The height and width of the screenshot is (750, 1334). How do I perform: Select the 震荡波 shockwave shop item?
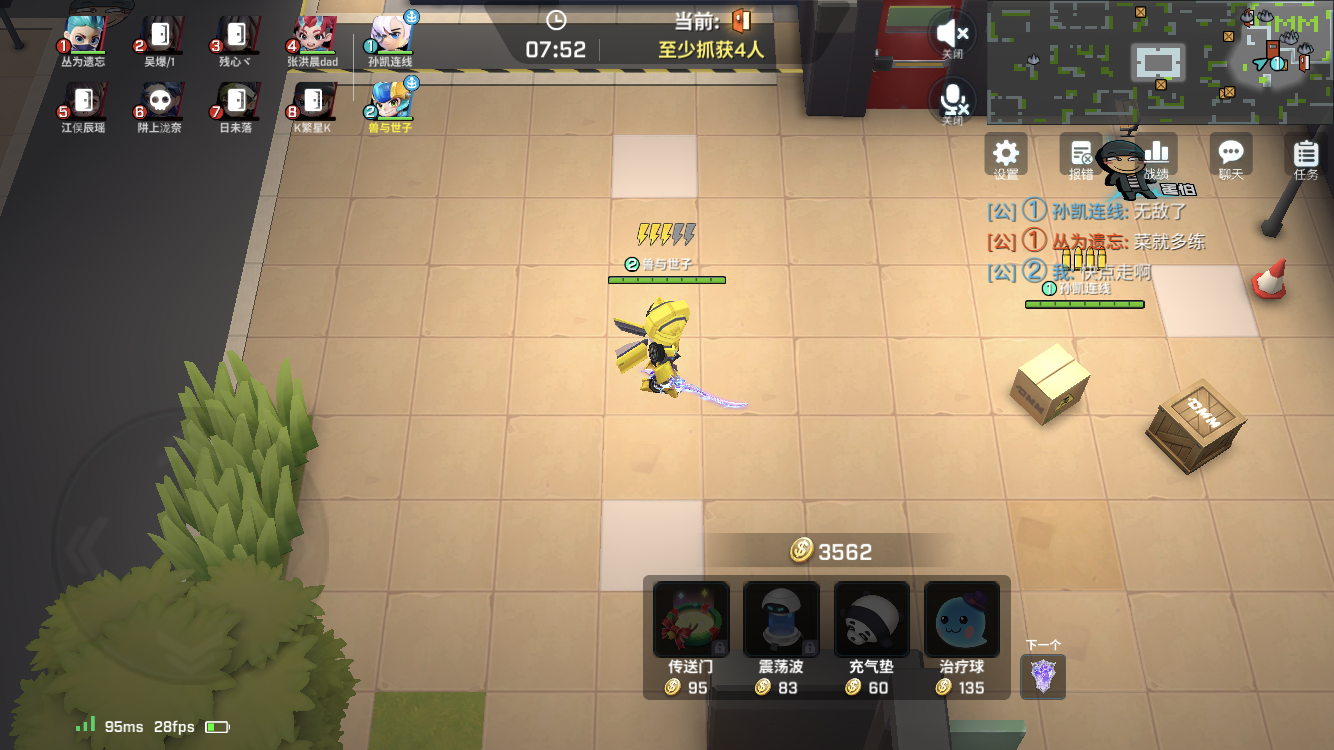point(779,620)
